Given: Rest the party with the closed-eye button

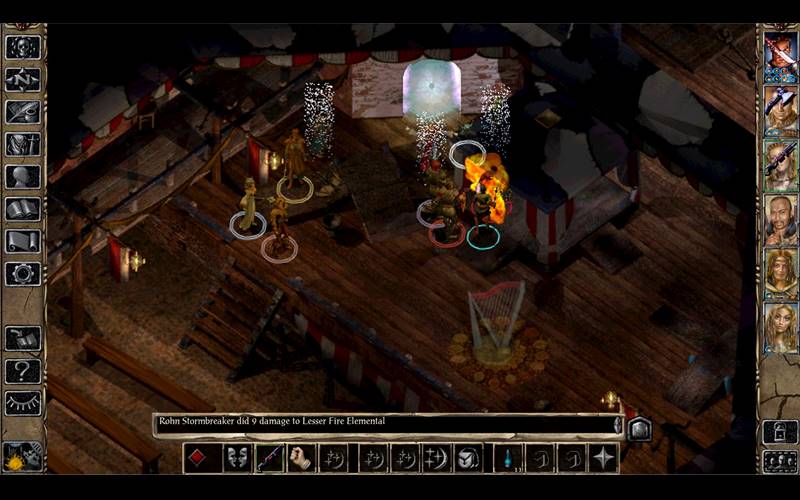Looking at the screenshot, I should point(22,403).
